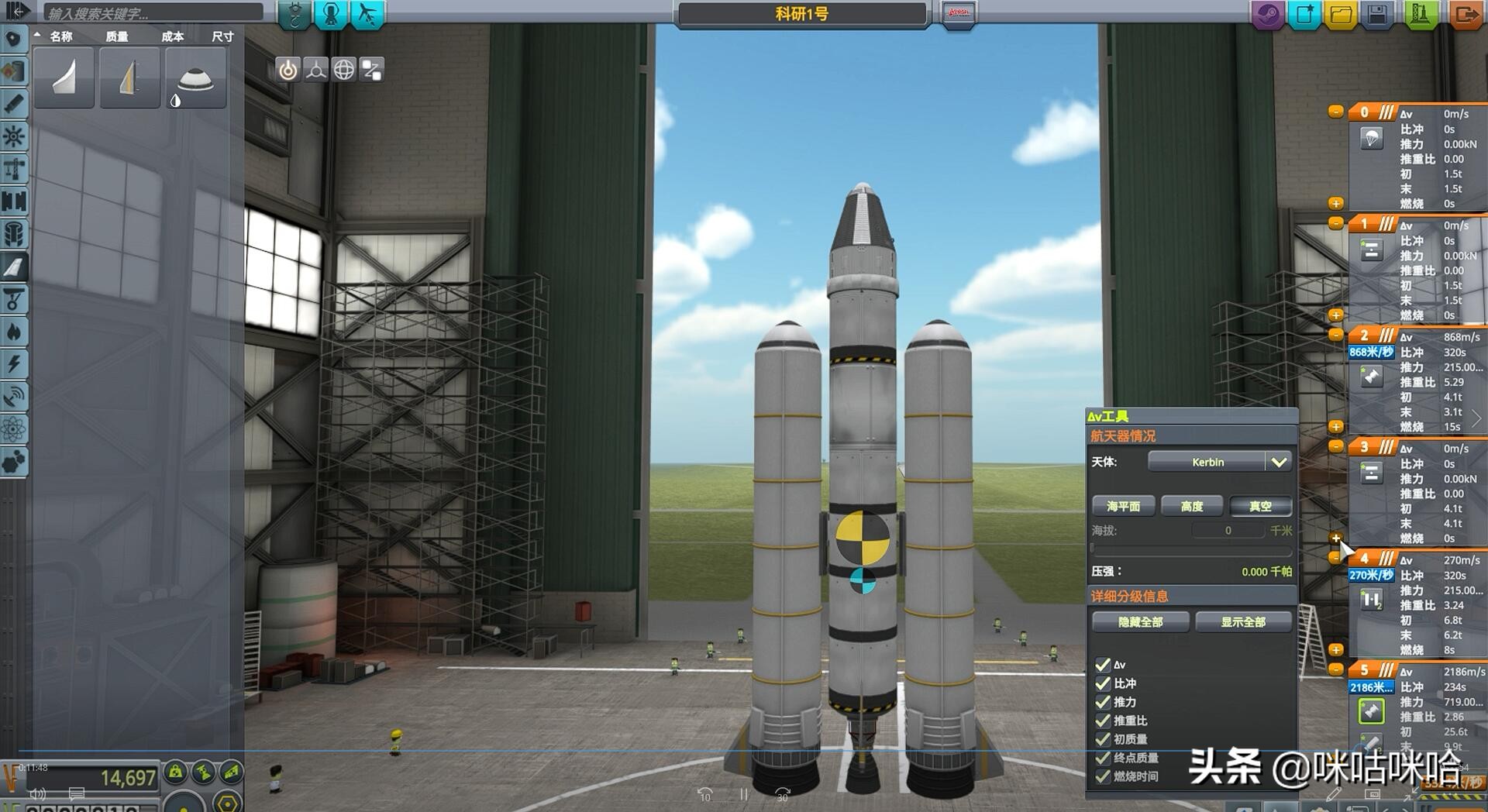Select the rounded white nose cone part
The height and width of the screenshot is (812, 1488).
coord(195,78)
